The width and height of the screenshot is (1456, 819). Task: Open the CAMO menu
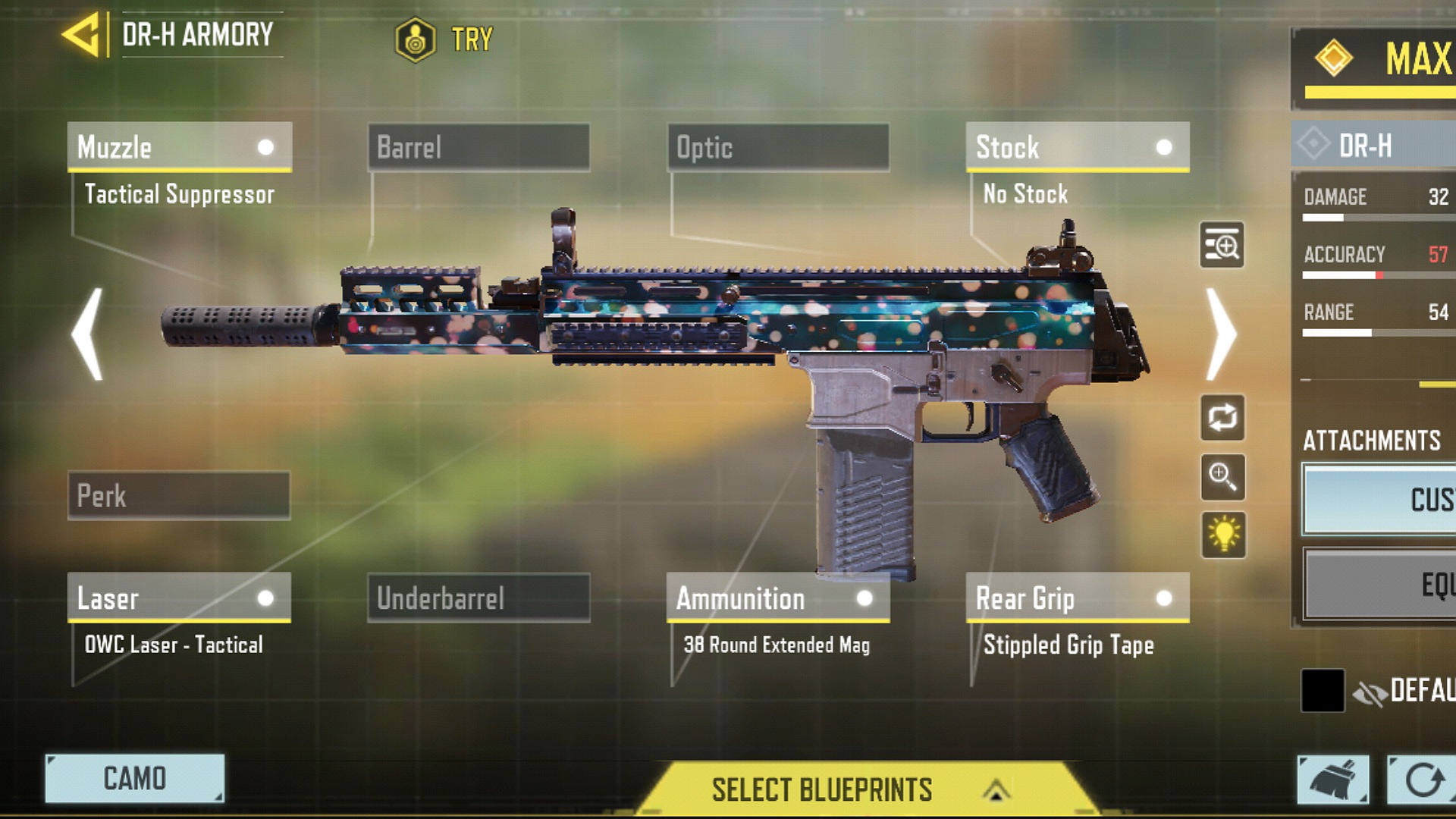point(135,778)
